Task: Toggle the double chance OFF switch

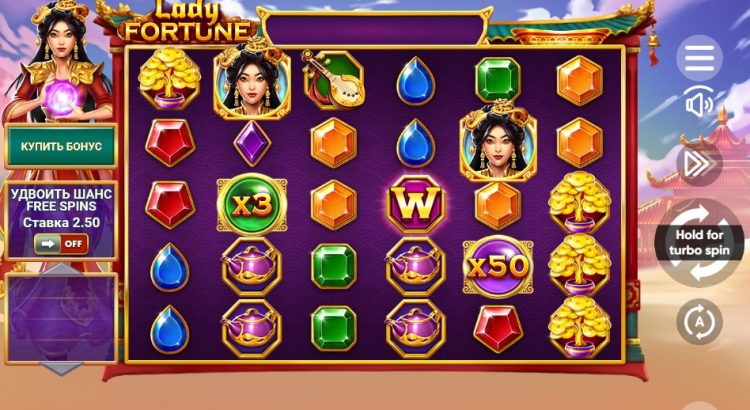Action: [60, 243]
